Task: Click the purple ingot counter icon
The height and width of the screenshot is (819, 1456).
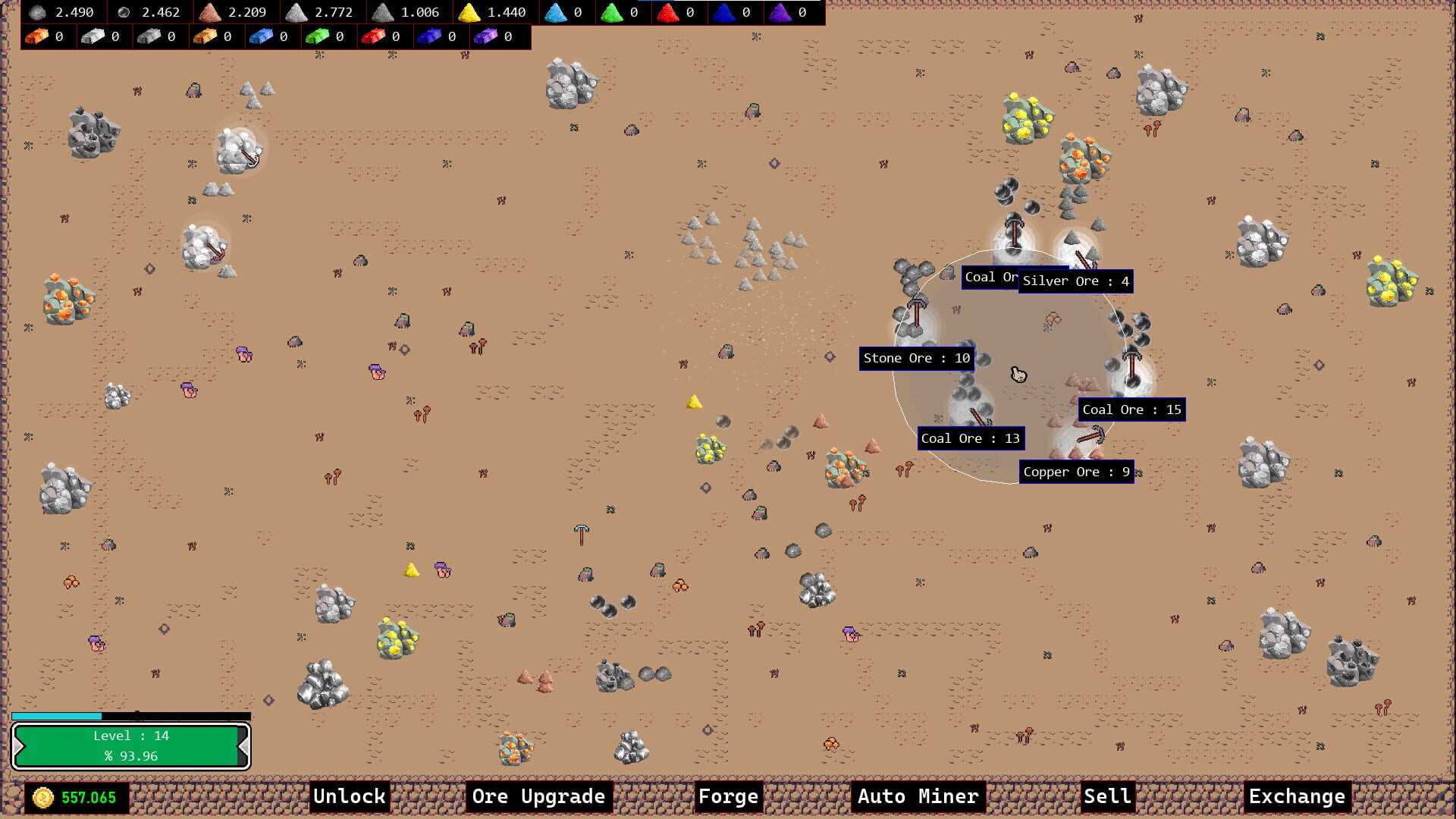Action: point(485,36)
